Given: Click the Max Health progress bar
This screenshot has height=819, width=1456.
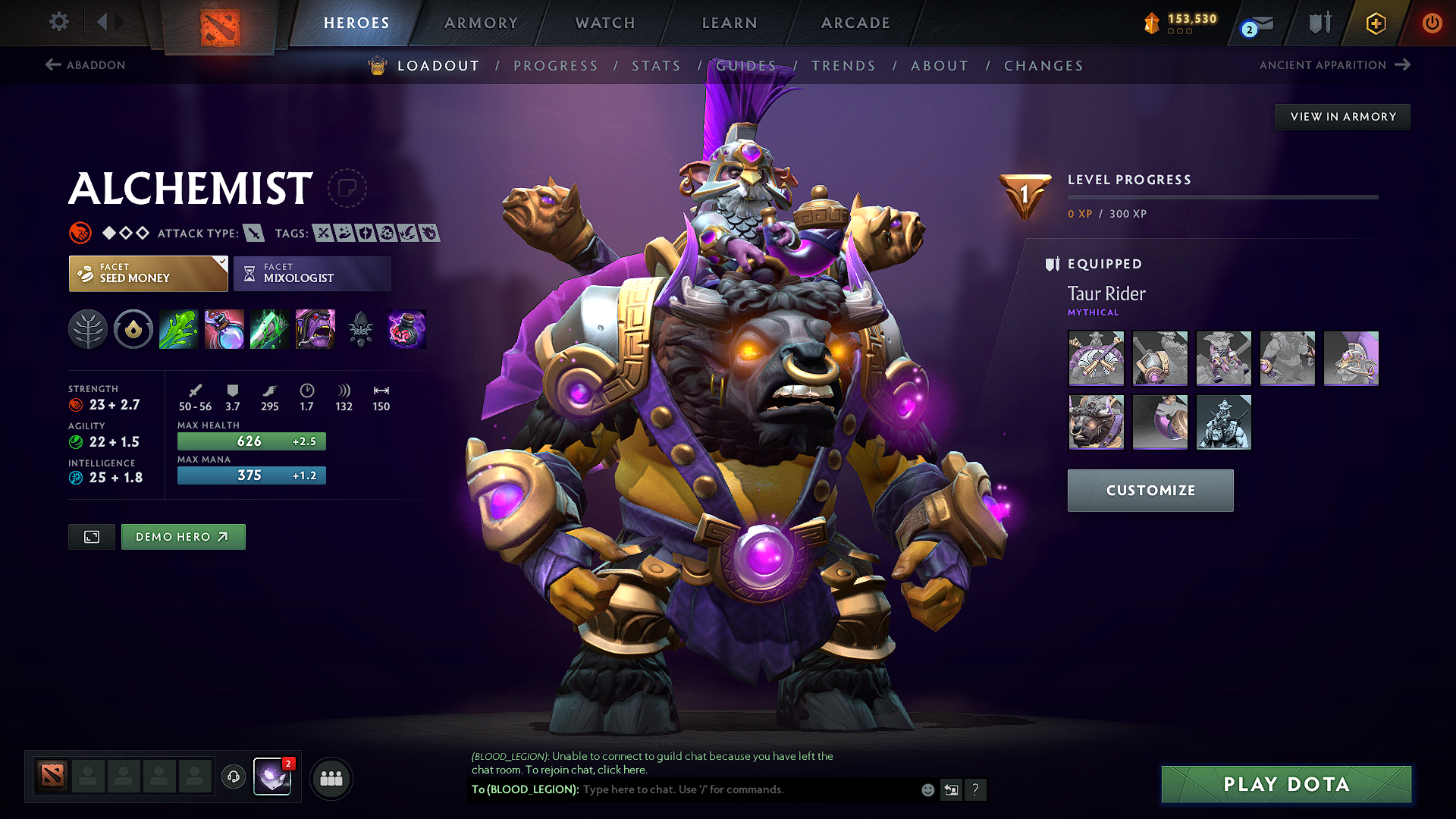Looking at the screenshot, I should tap(250, 441).
